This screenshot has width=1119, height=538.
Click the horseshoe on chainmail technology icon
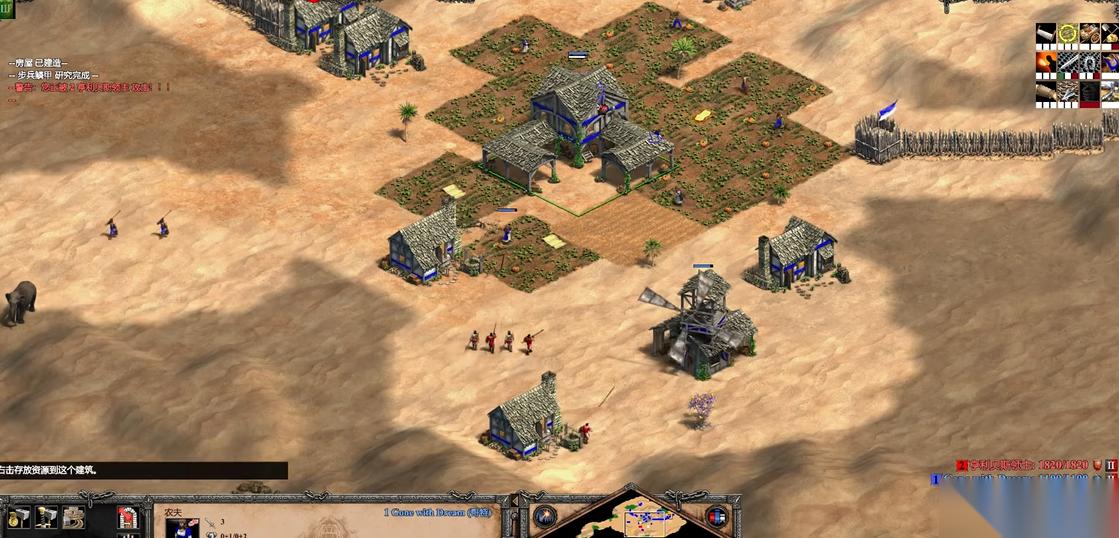click(x=1090, y=62)
